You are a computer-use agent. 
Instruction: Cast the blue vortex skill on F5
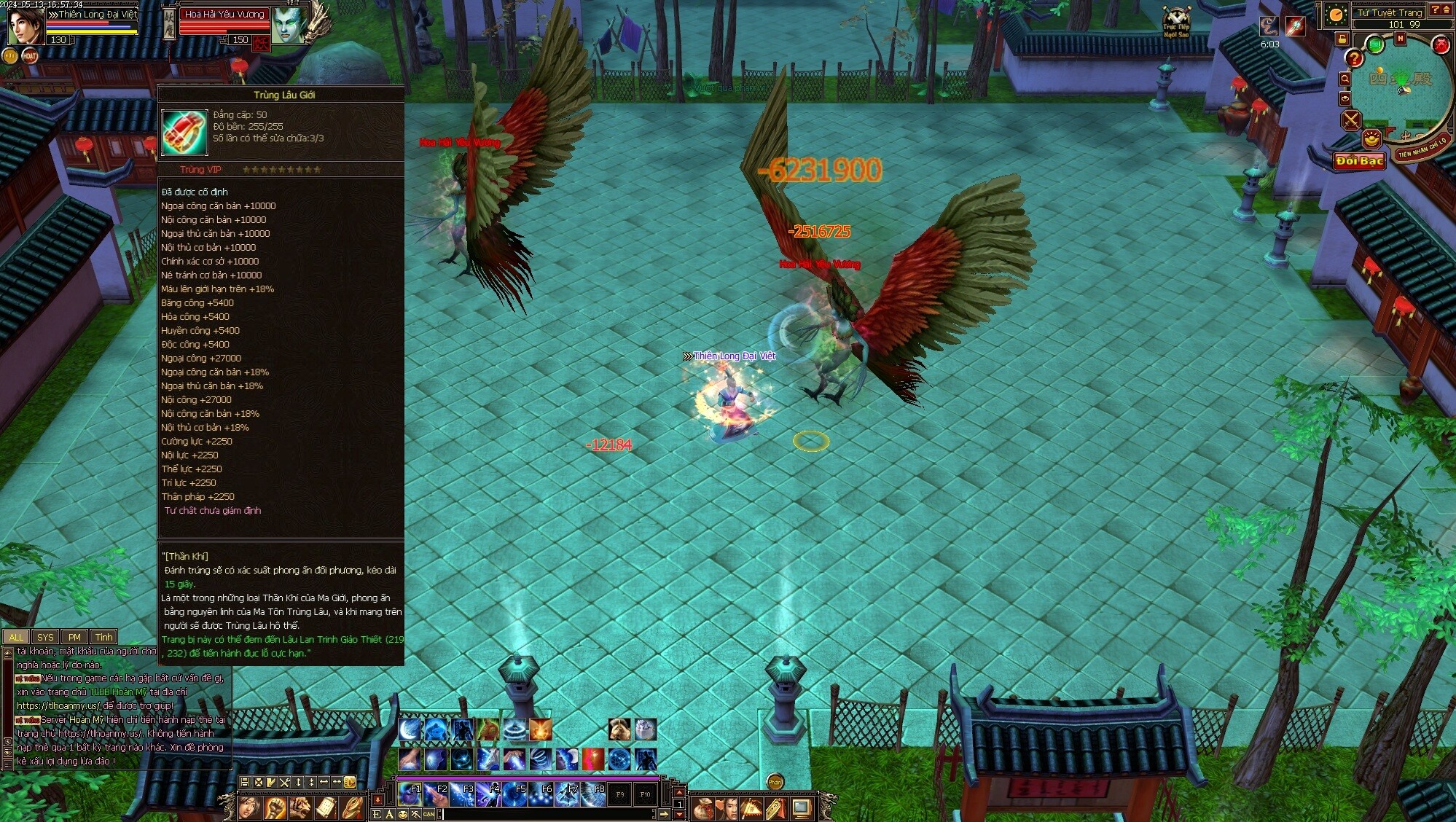click(x=515, y=794)
